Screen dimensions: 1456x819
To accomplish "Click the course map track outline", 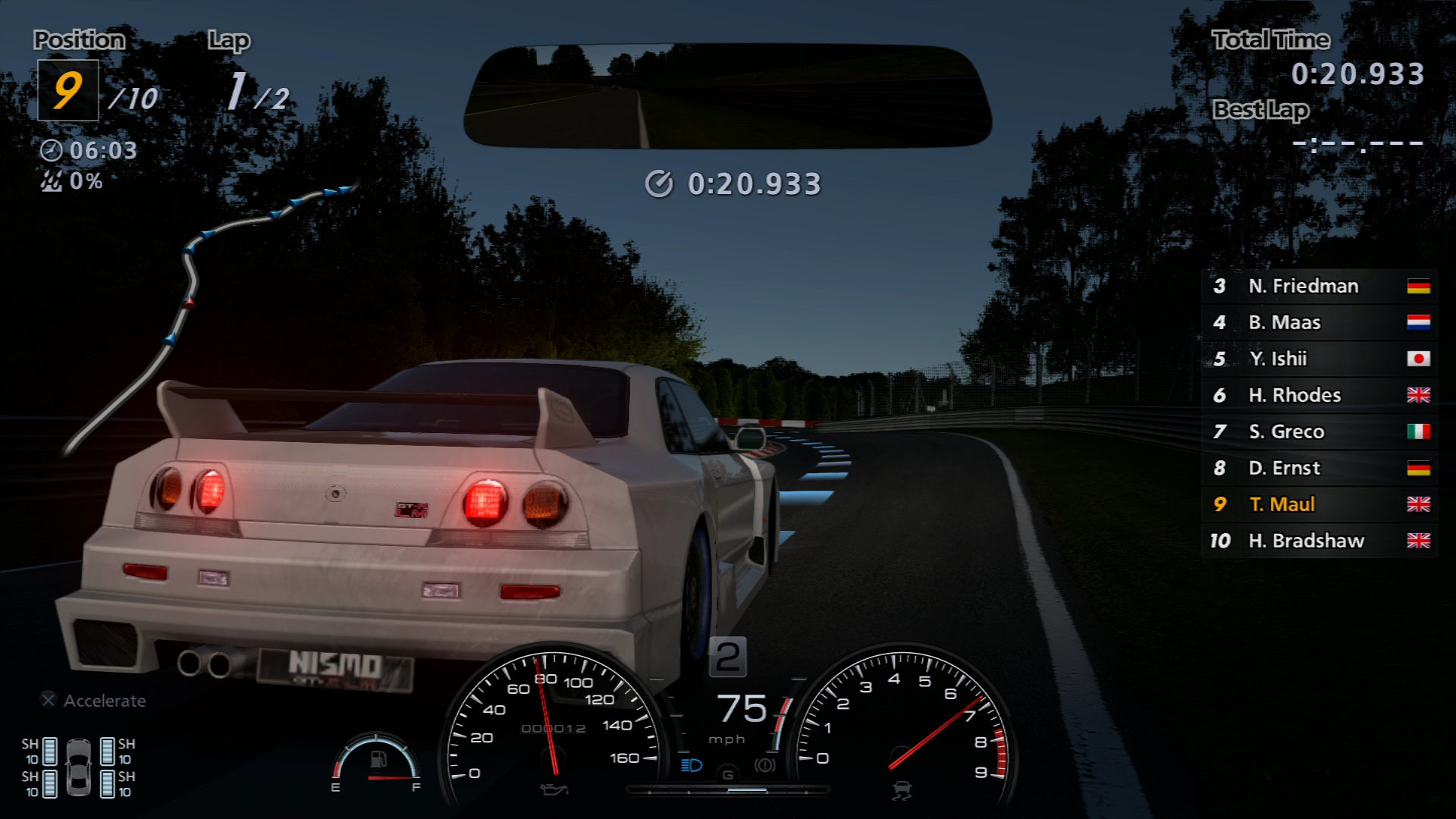I will (191, 273).
